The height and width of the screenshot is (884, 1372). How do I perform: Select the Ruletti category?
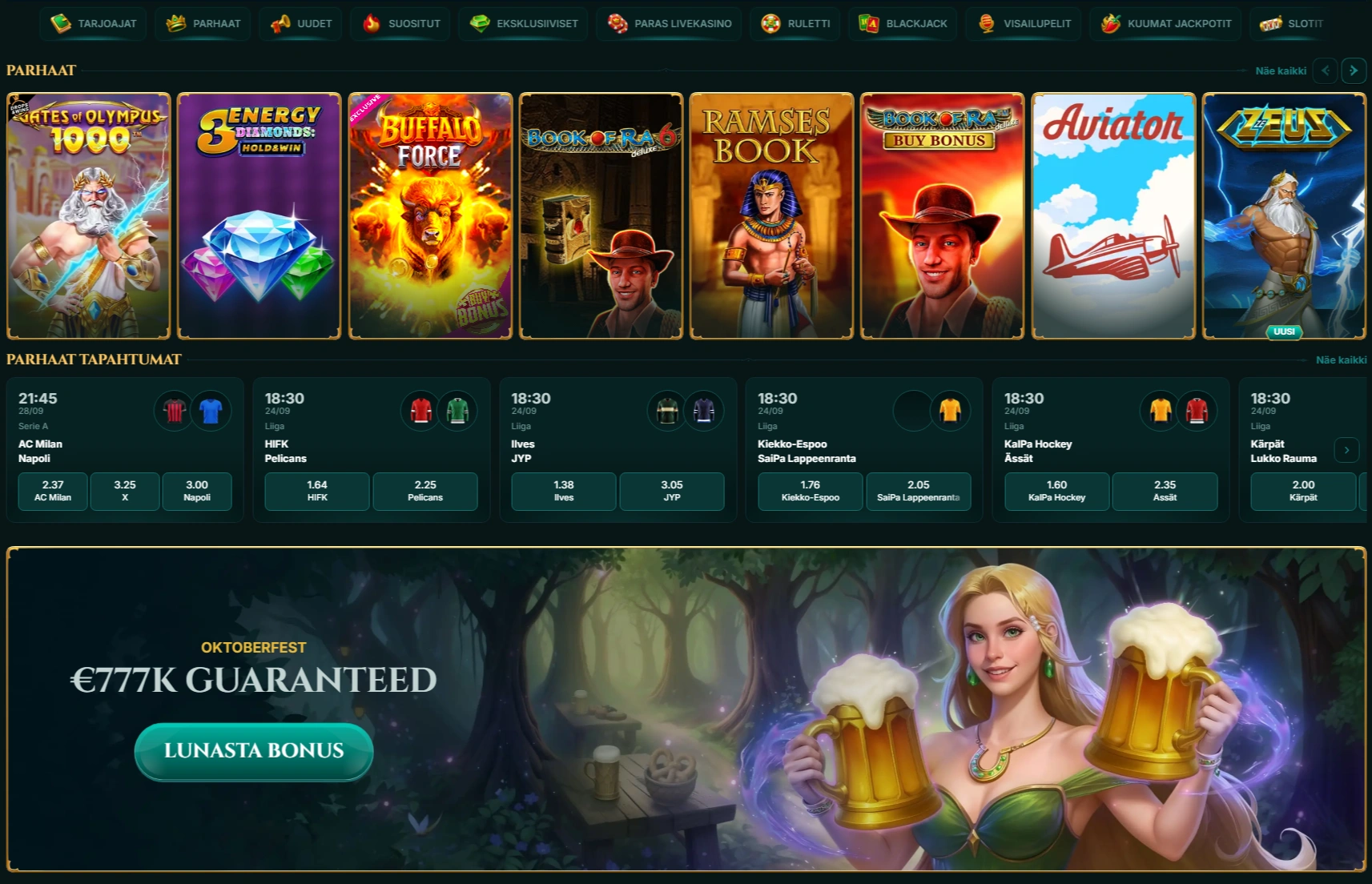coord(795,23)
